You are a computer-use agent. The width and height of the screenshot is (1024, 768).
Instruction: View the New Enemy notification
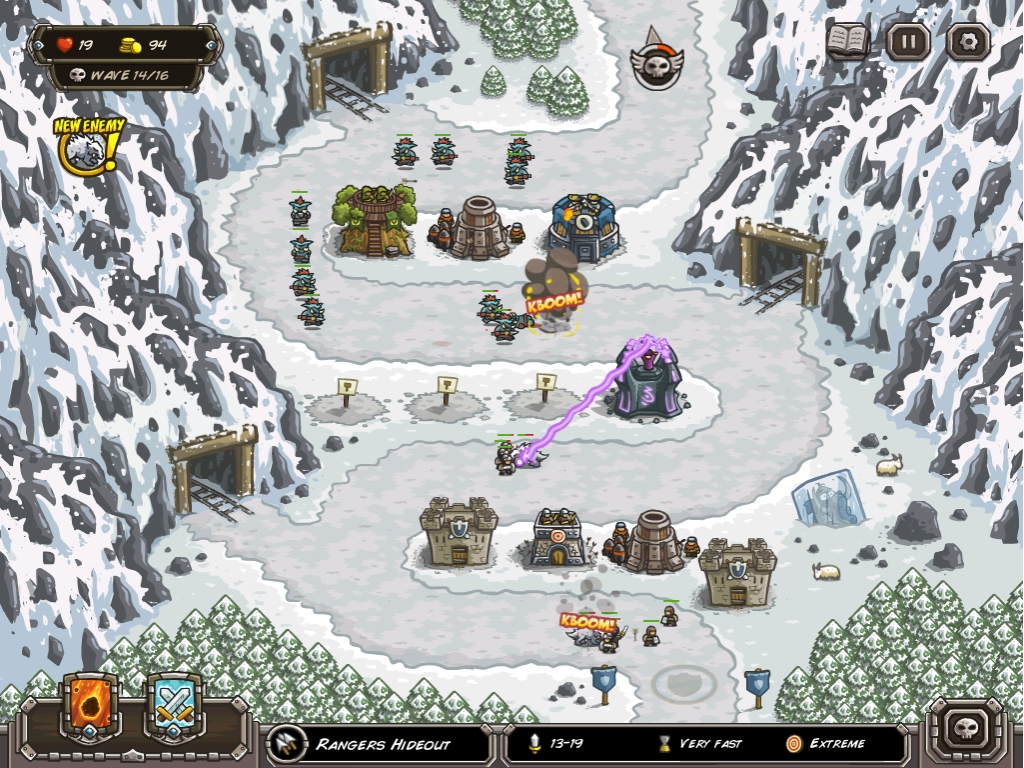tap(88, 145)
